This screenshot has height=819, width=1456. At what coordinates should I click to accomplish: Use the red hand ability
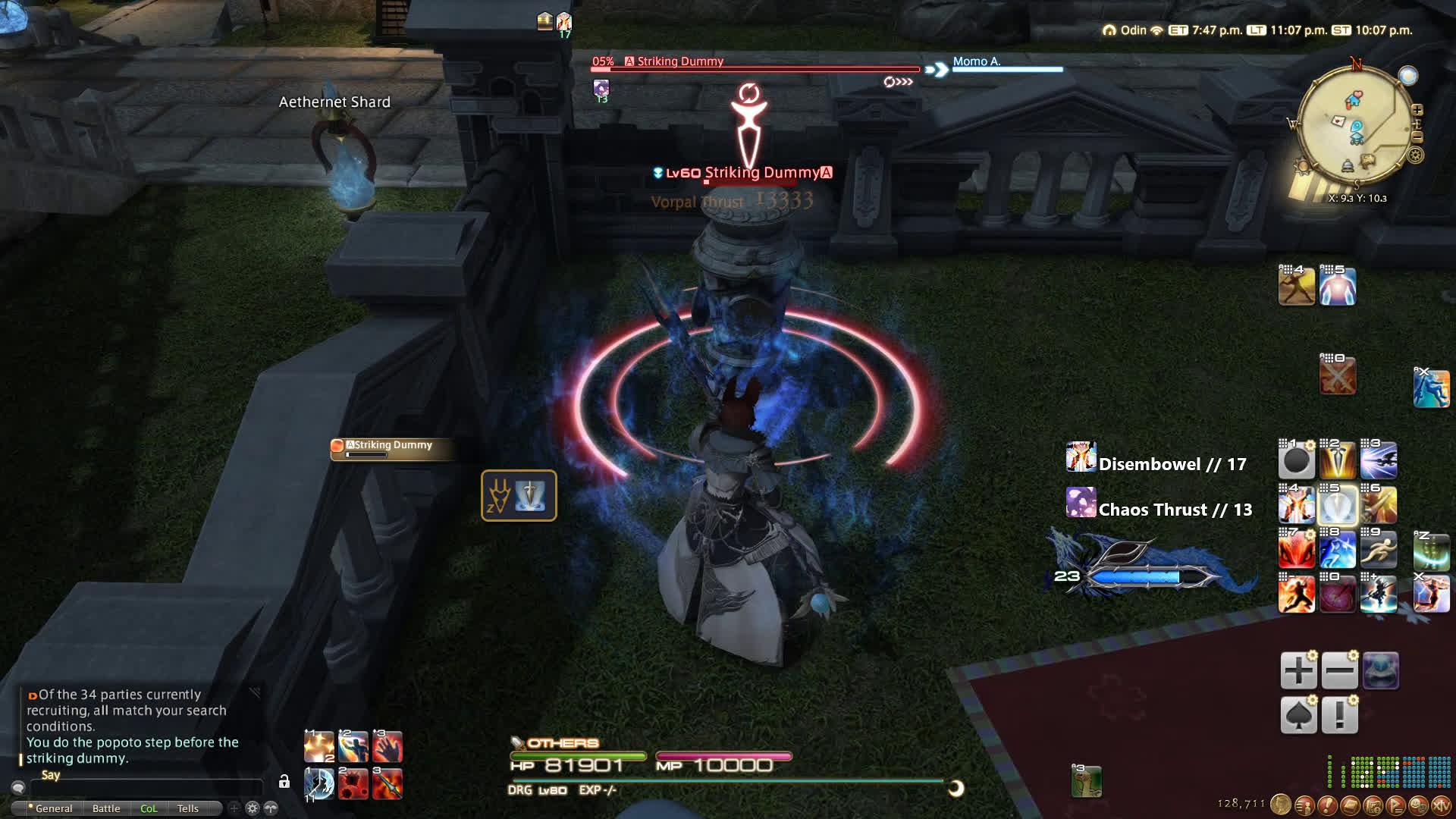tap(388, 747)
